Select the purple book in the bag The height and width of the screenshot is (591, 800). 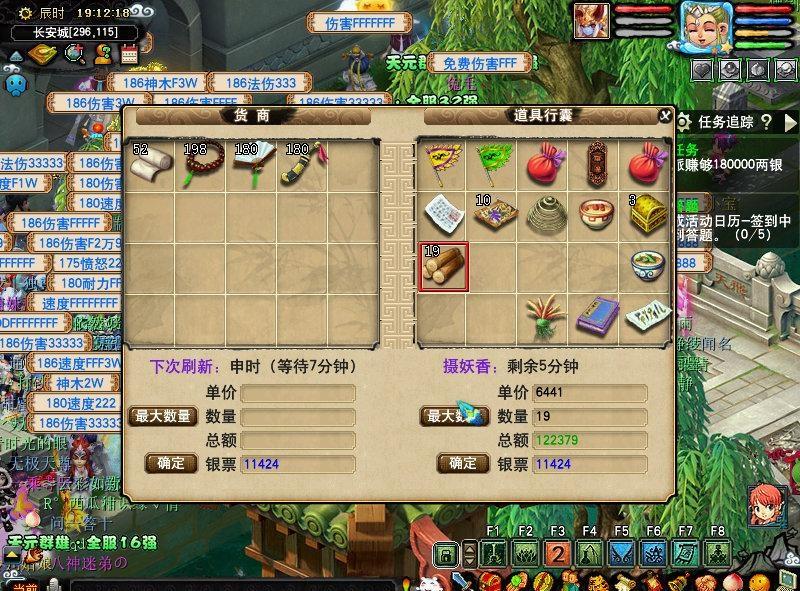tap(597, 316)
